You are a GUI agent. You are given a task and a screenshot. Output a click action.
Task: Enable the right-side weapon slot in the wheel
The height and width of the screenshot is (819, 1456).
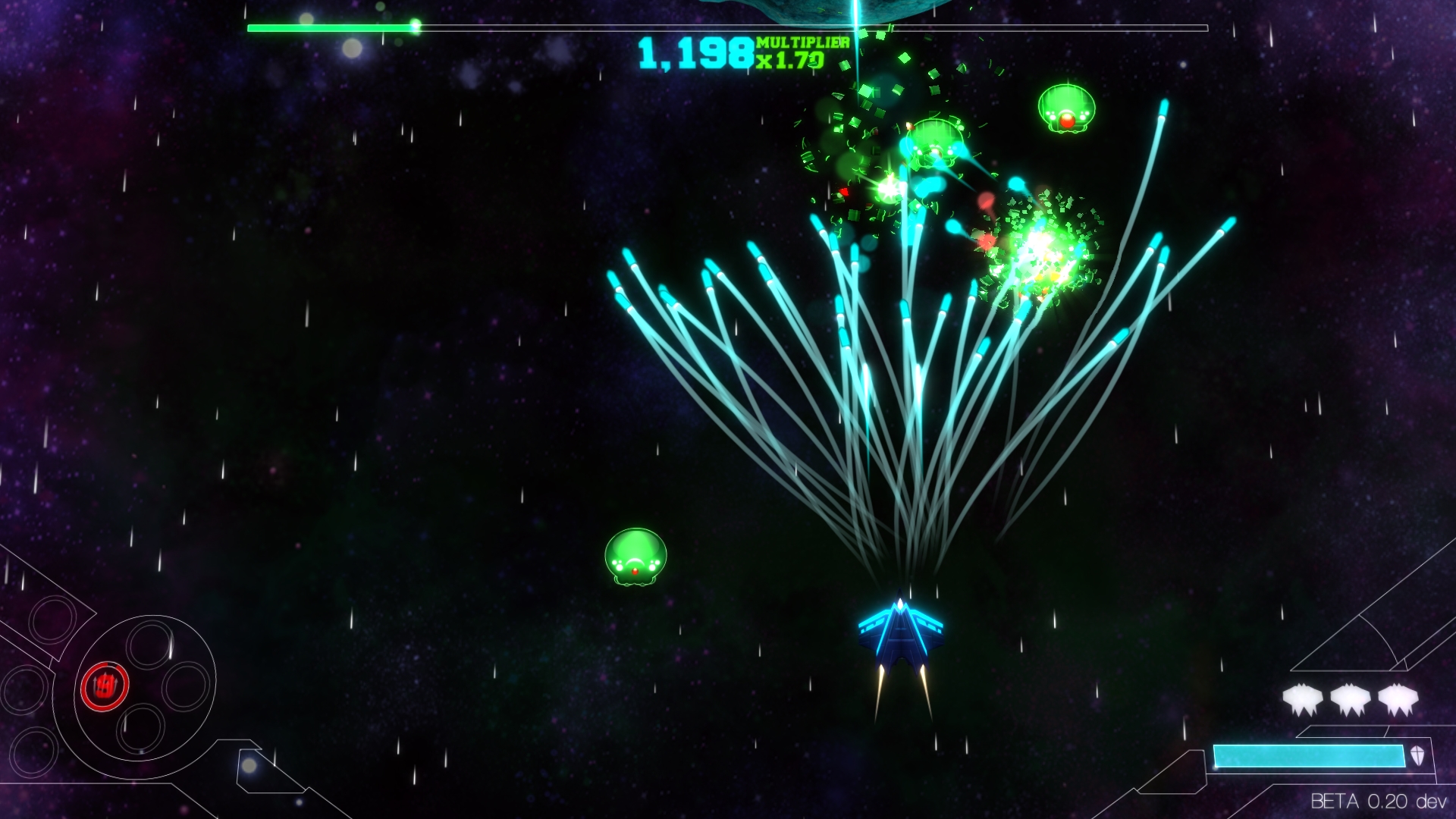pos(187,686)
